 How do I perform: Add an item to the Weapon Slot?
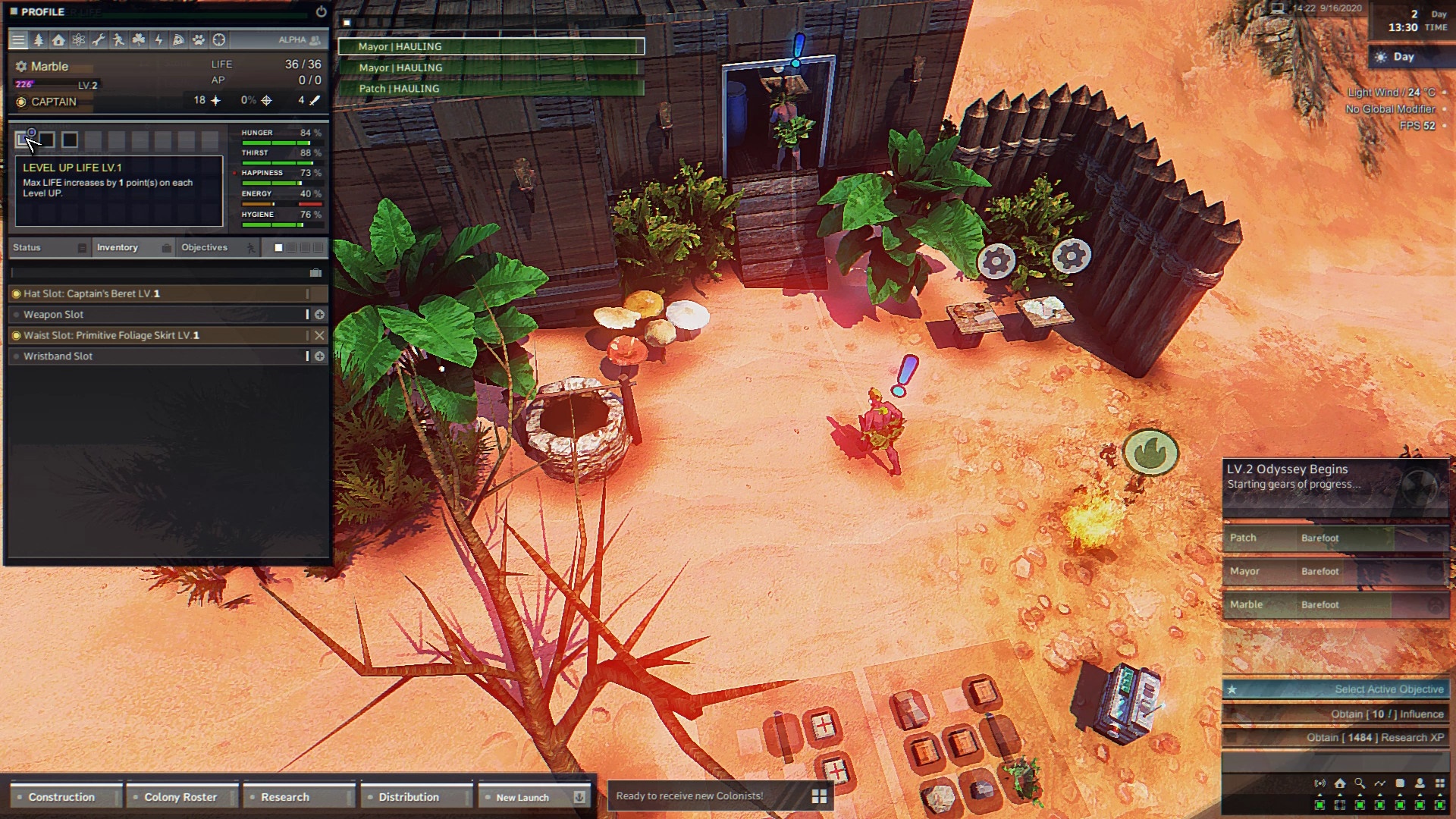pos(319,315)
